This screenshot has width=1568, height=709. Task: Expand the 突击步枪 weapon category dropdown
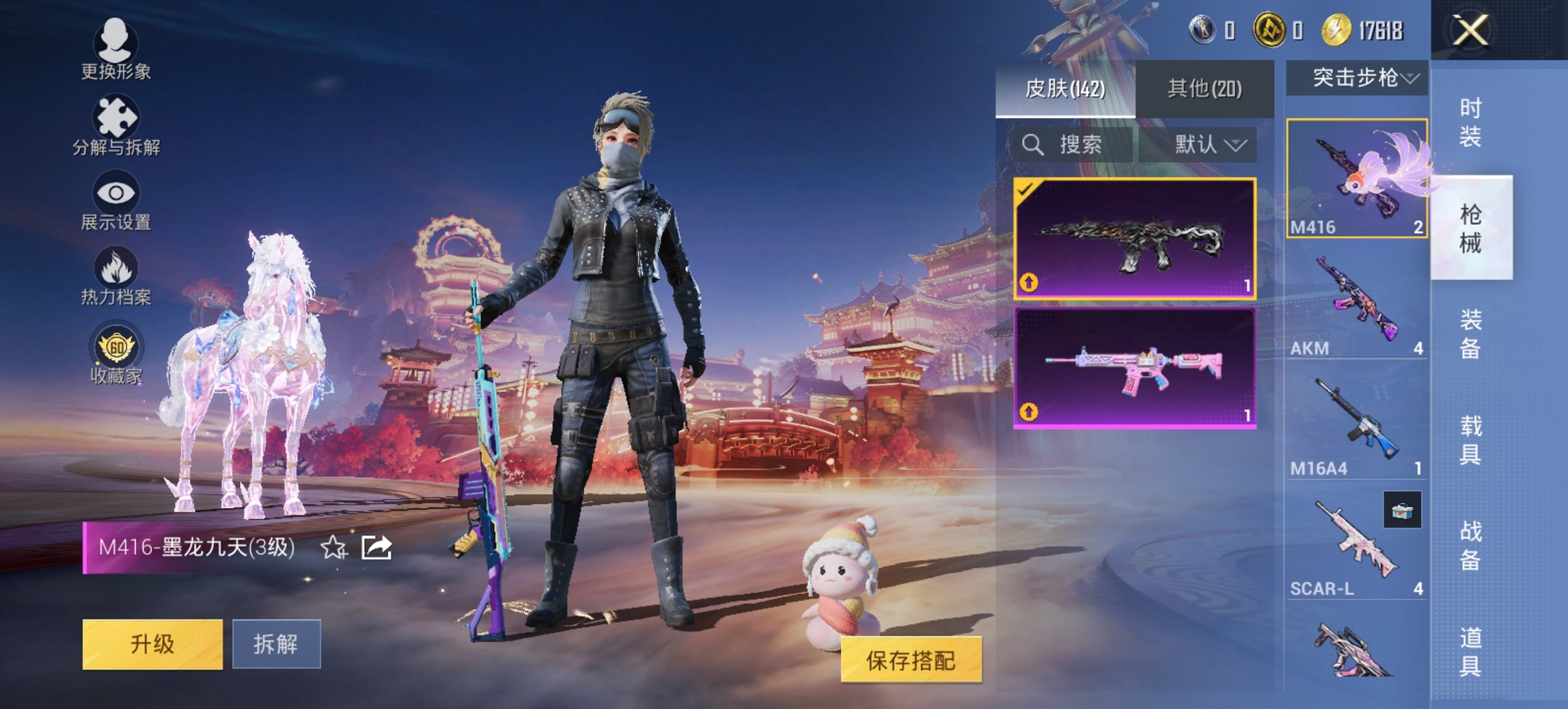point(1356,77)
